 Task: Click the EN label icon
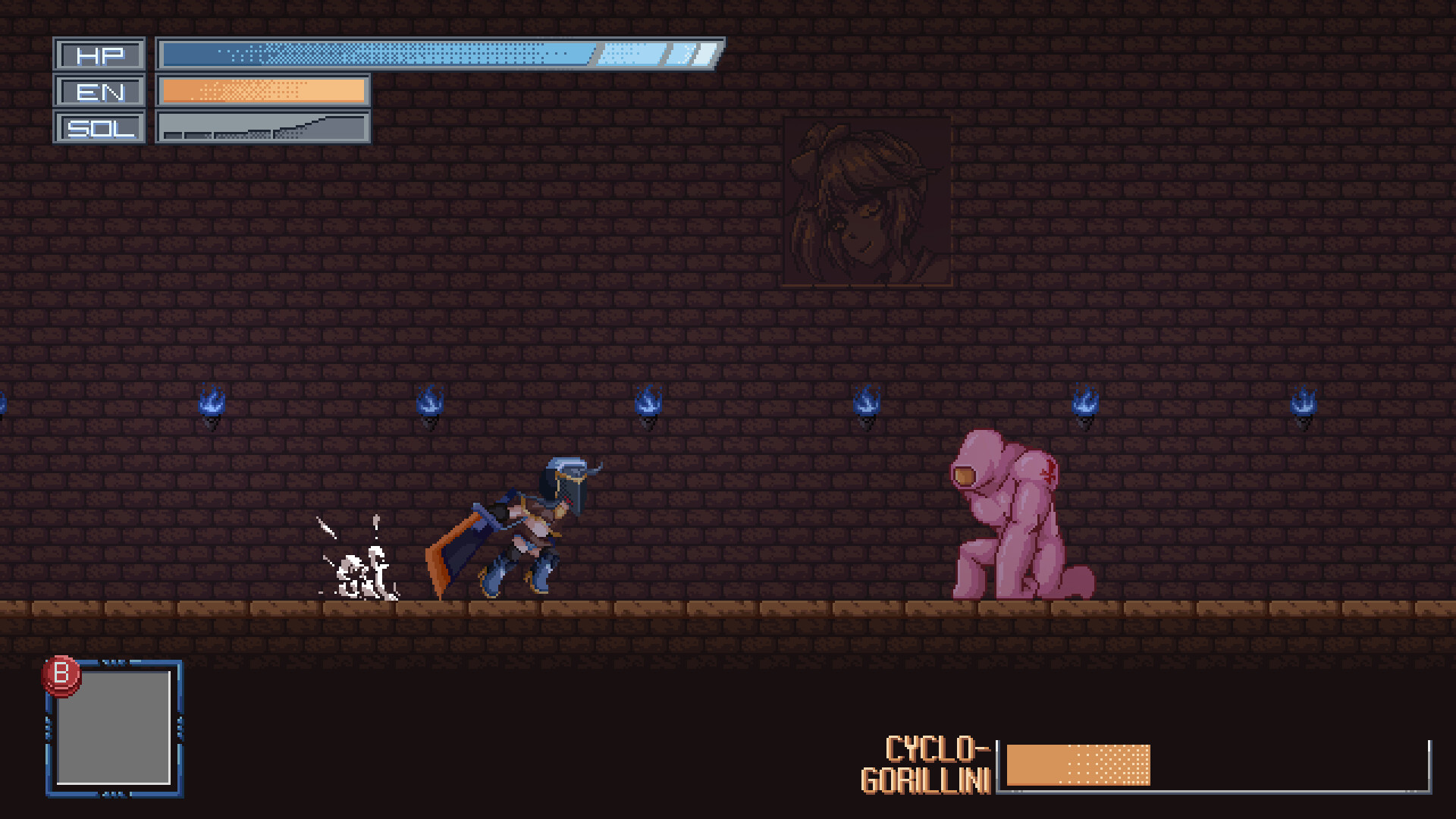click(99, 92)
